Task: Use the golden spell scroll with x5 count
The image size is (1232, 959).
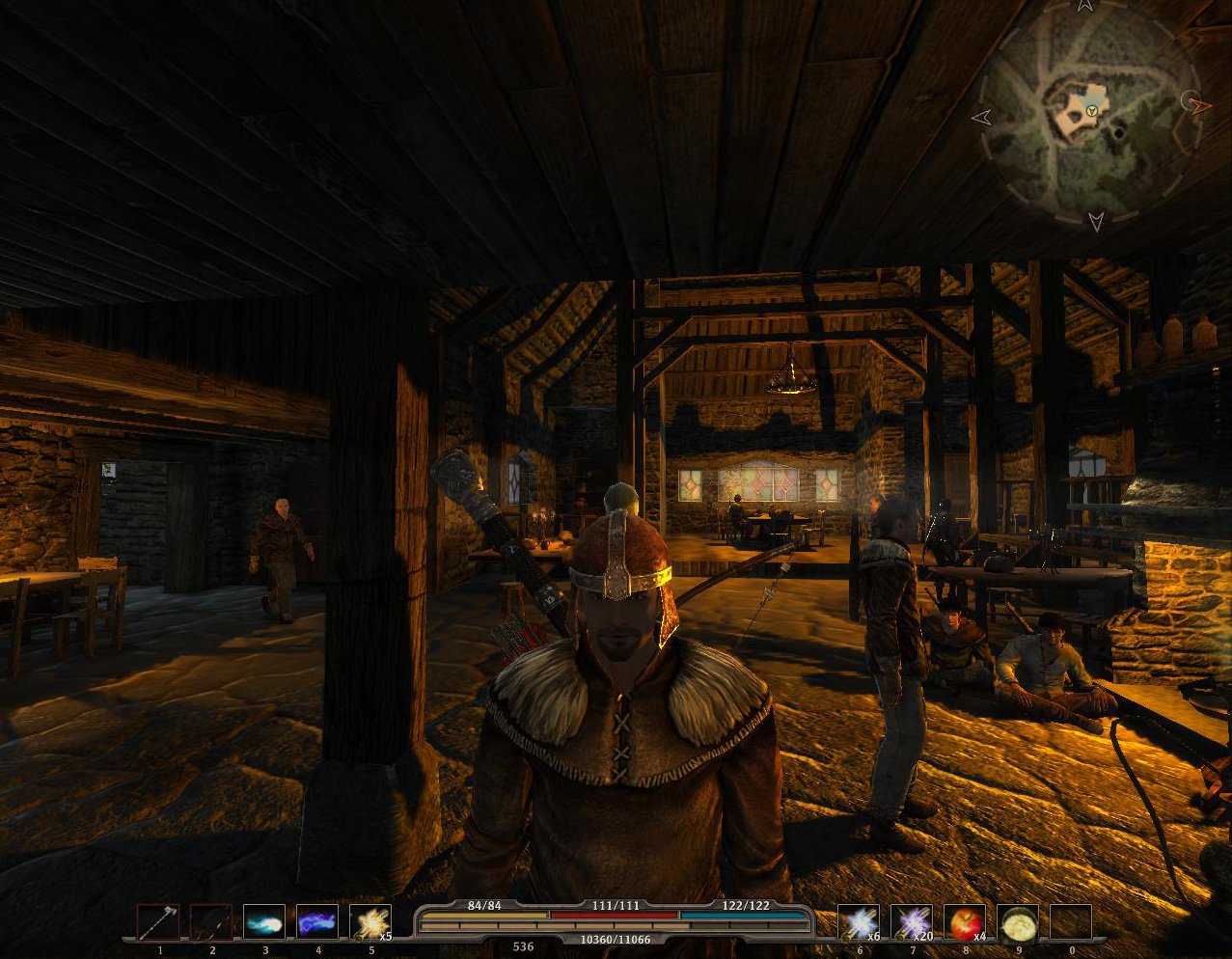Action: coord(370,922)
